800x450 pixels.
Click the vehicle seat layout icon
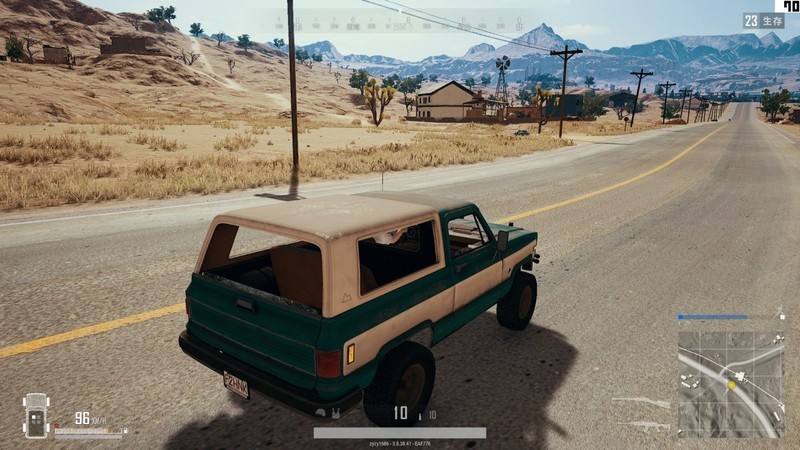tap(36, 415)
